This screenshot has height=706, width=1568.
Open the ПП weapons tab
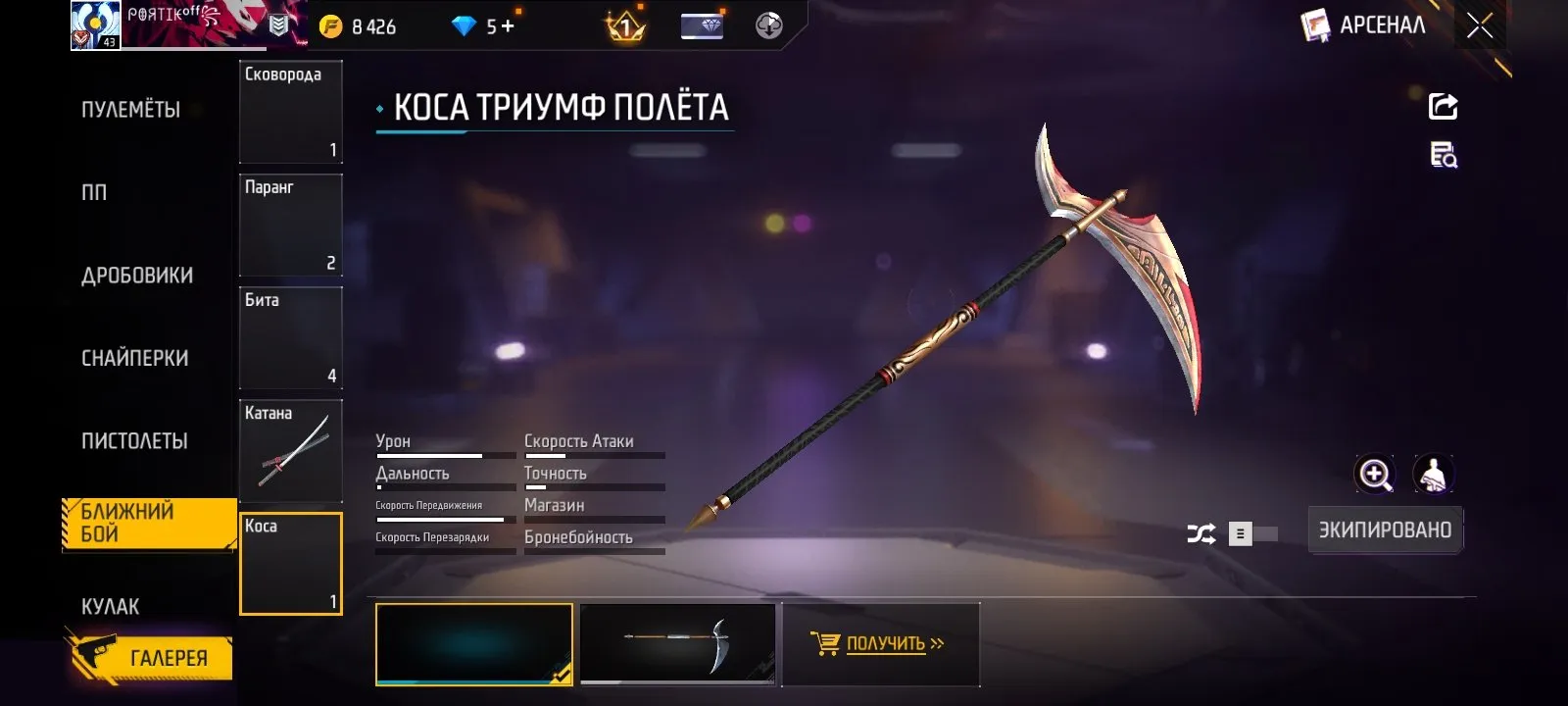tap(93, 193)
